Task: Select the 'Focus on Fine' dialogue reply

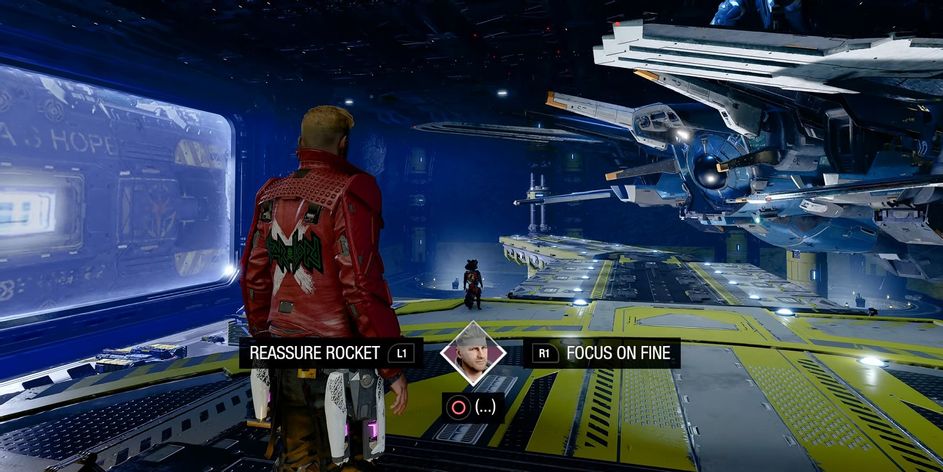Action: tap(605, 353)
